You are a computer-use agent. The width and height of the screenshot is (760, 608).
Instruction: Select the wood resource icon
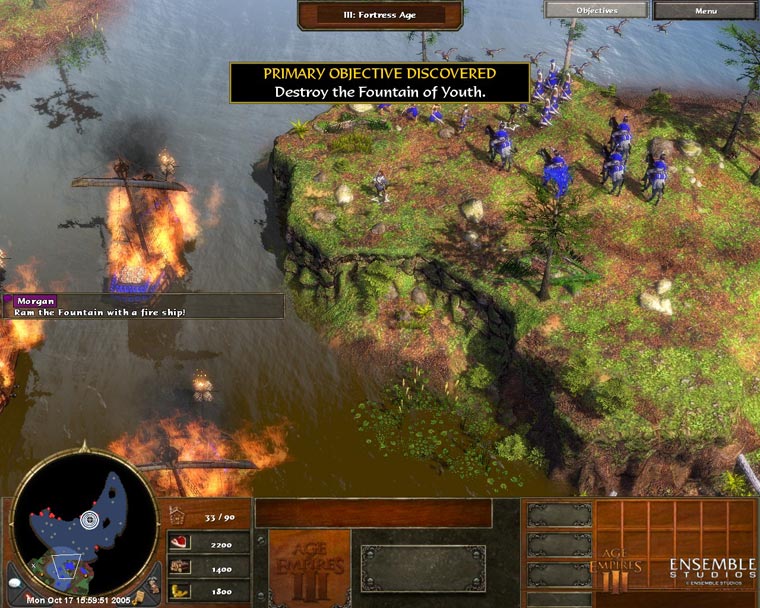179,568
